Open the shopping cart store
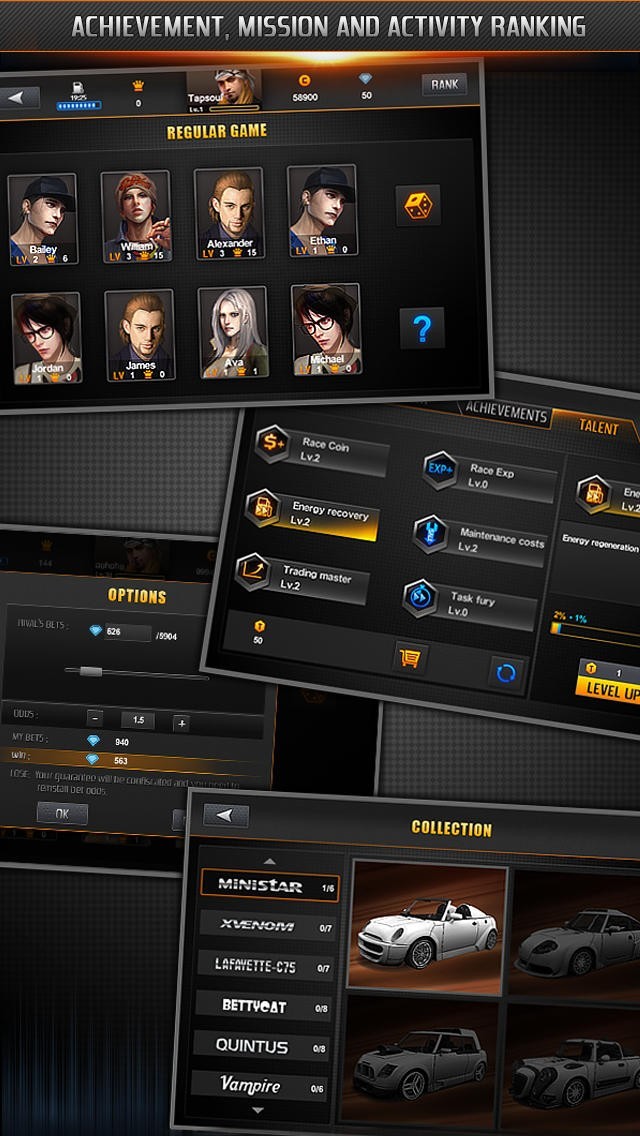This screenshot has width=640, height=1136. (410, 658)
